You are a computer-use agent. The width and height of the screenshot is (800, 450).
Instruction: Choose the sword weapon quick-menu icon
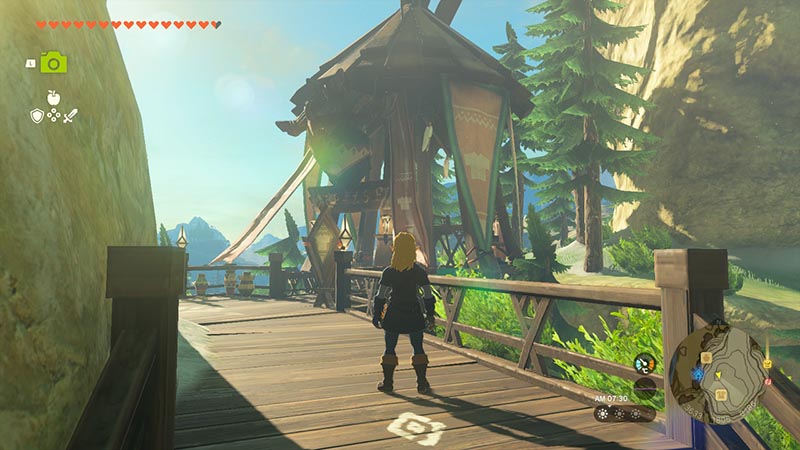(70, 116)
